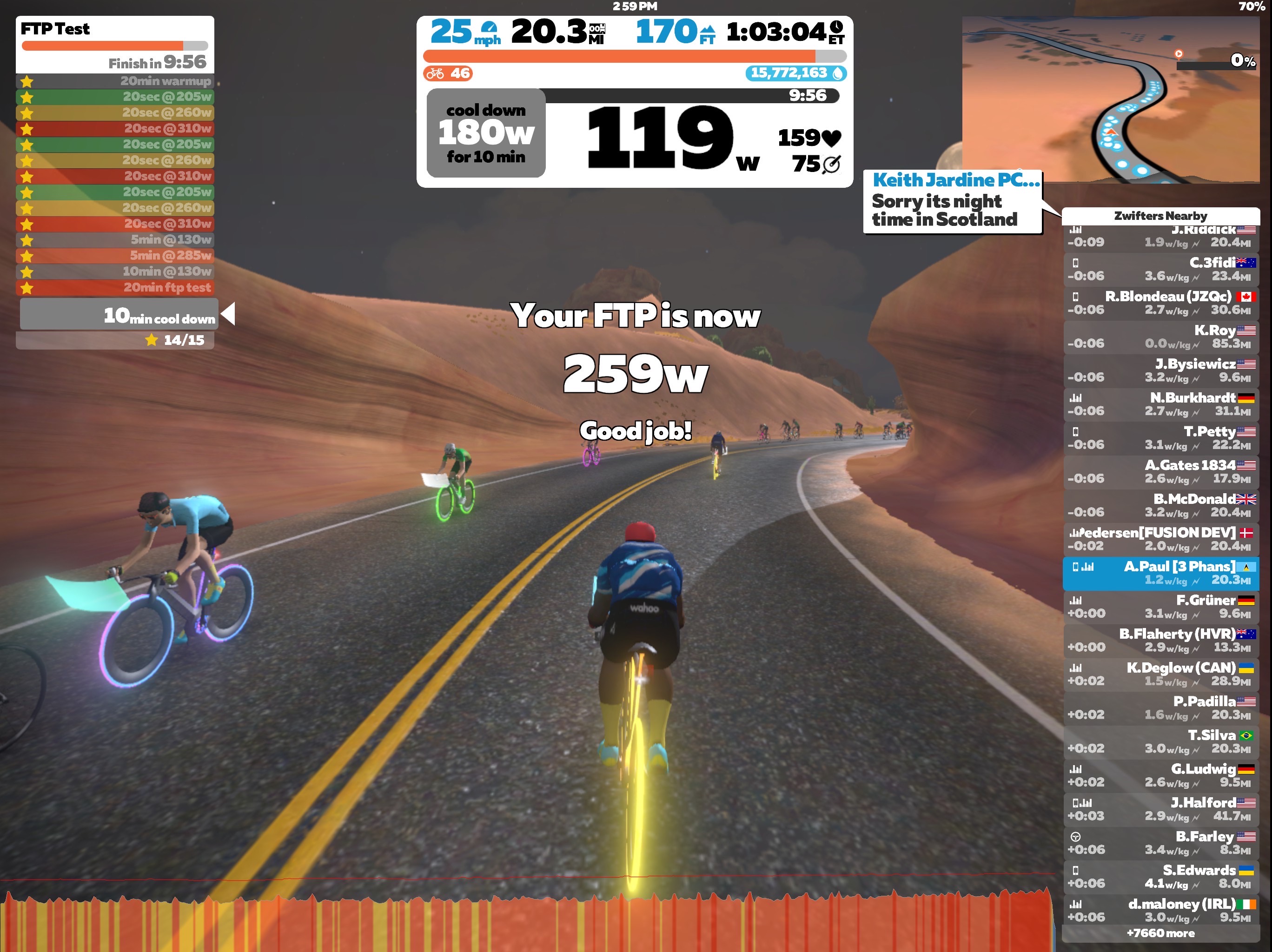Click the 10min cool down workout step
This screenshot has width=1272, height=952.
(119, 314)
